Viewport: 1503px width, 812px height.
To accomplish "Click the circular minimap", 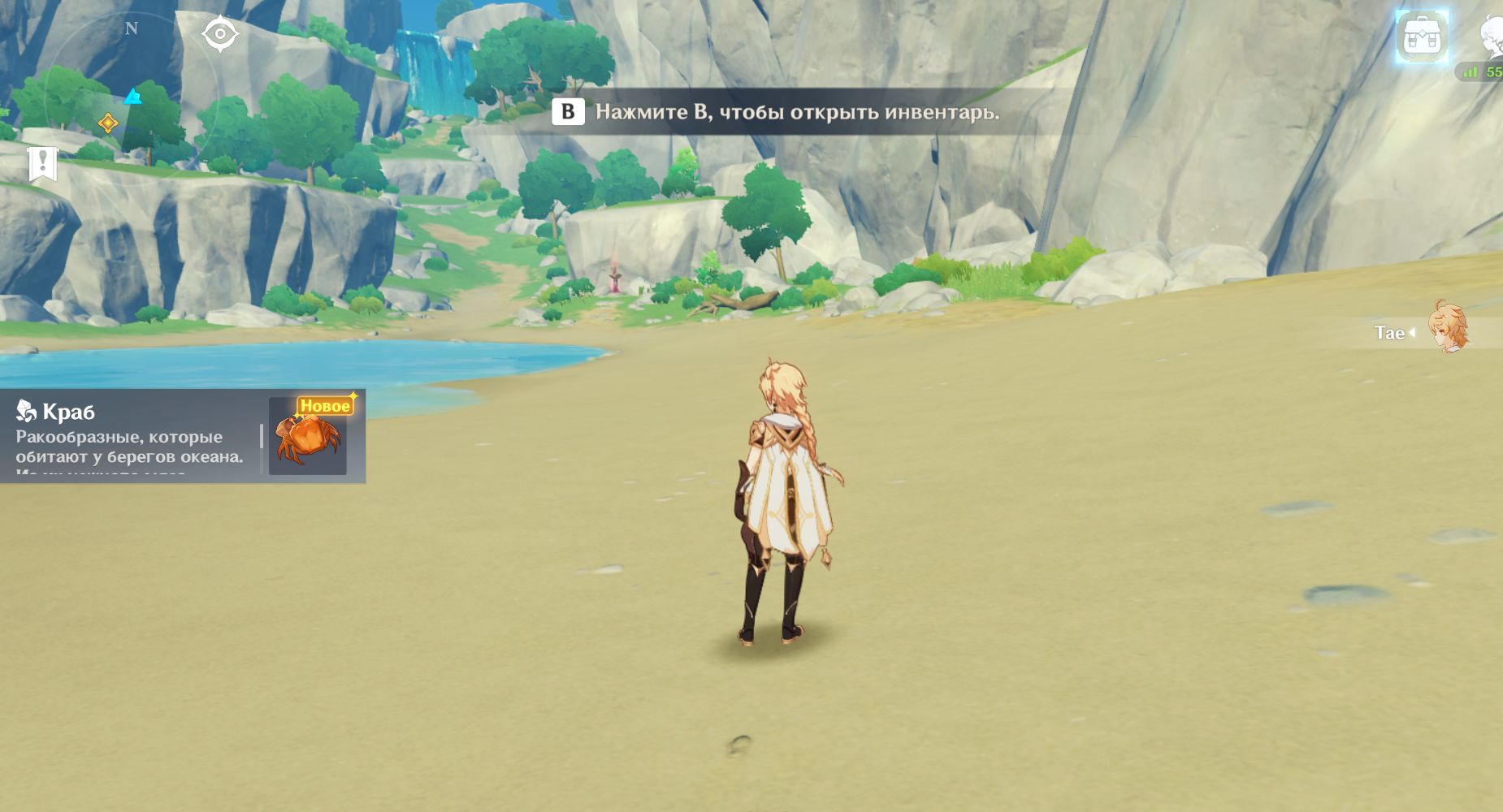I will (130, 97).
